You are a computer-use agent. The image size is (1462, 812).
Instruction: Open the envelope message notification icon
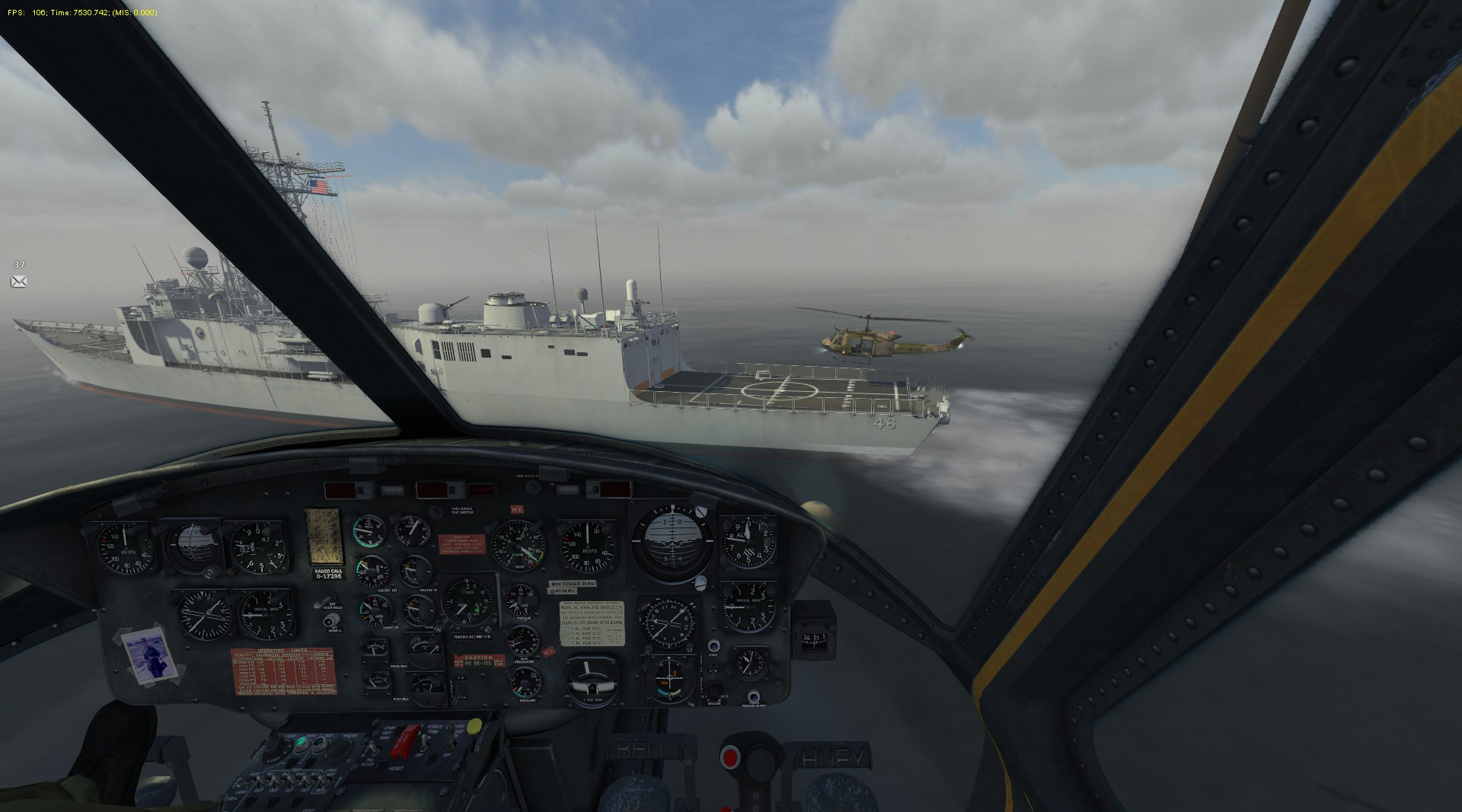[x=19, y=282]
